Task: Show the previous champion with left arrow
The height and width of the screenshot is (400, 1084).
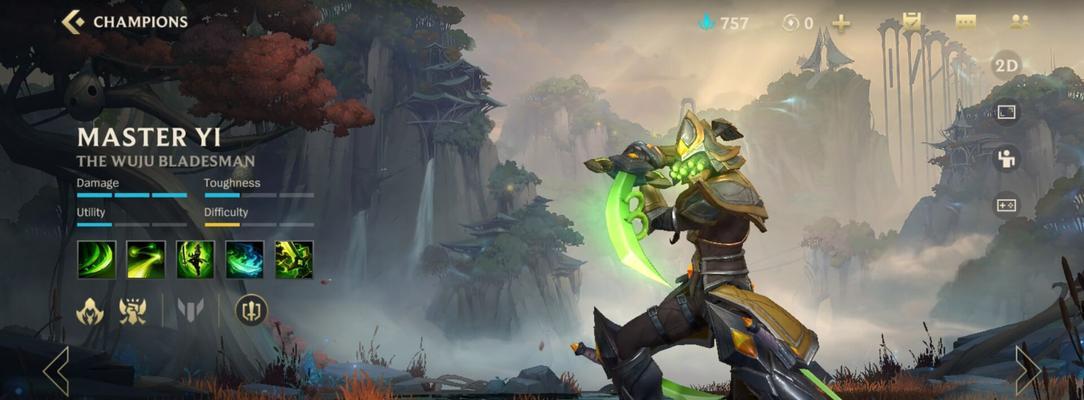Action: tap(56, 370)
